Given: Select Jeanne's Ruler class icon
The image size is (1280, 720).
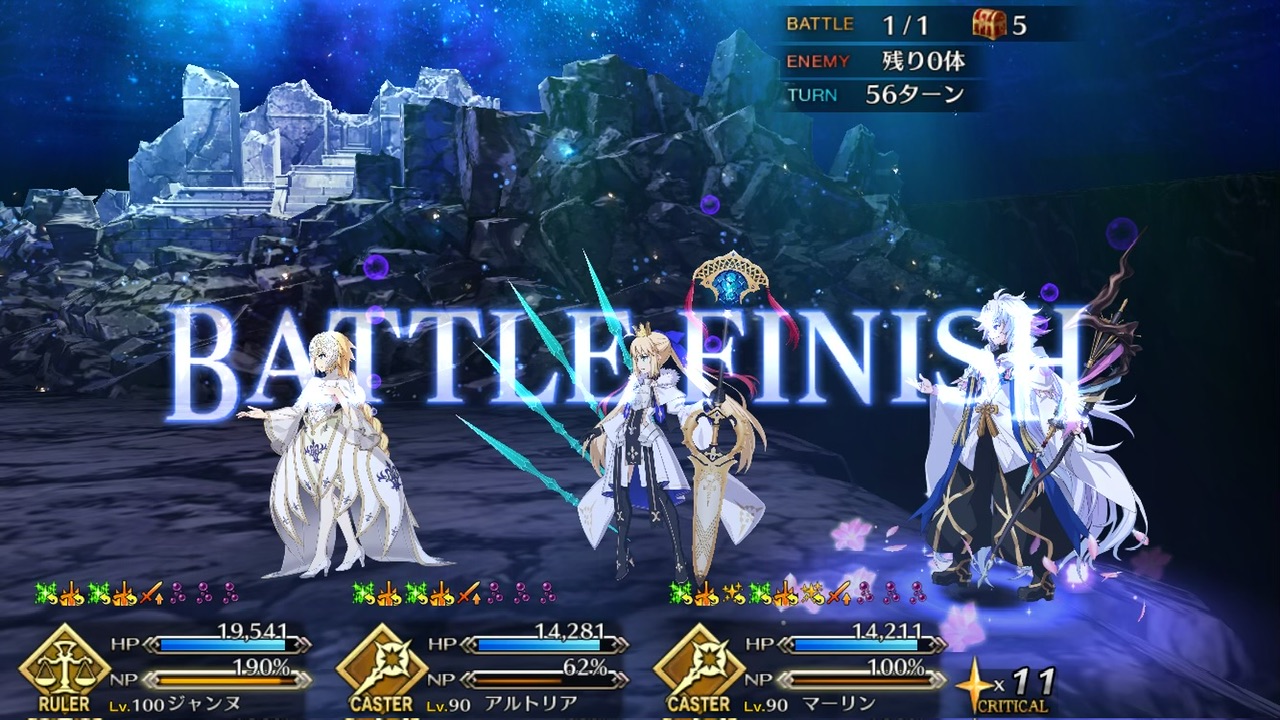Looking at the screenshot, I should [64, 668].
